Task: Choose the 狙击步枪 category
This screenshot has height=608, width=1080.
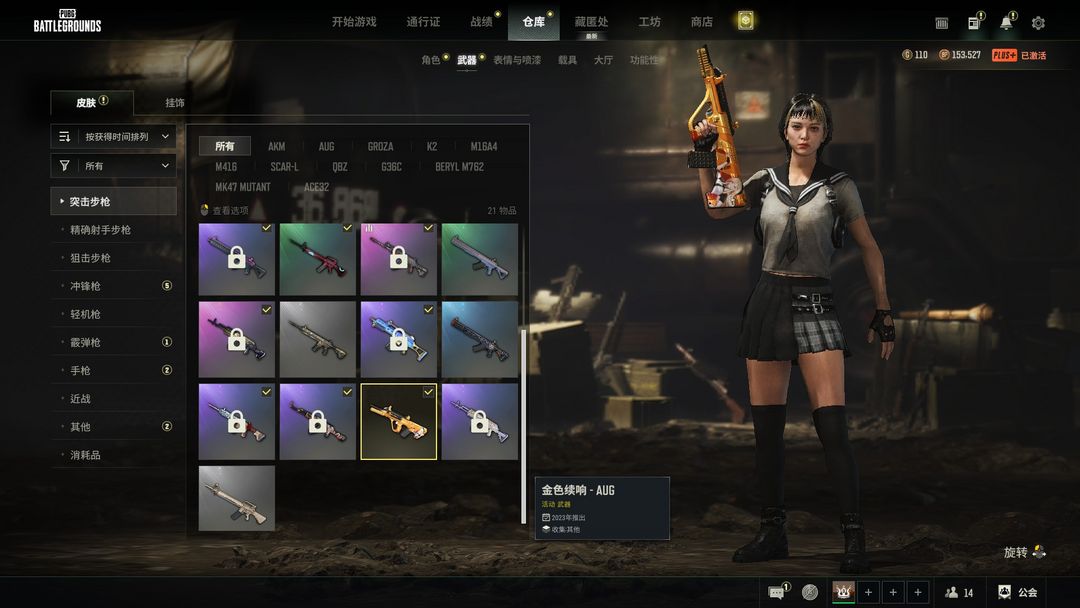Action: [90, 258]
